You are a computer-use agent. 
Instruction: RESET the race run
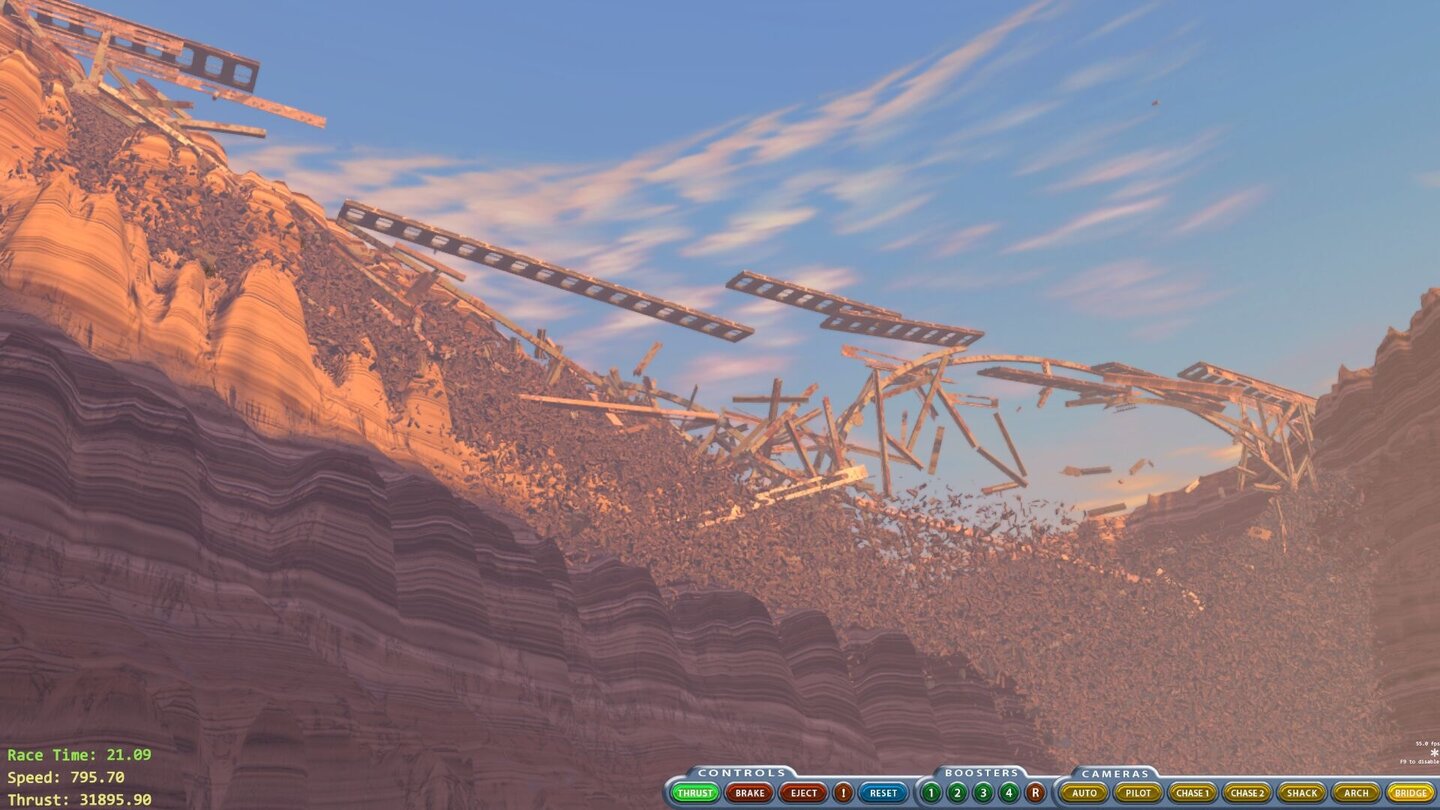coord(882,792)
